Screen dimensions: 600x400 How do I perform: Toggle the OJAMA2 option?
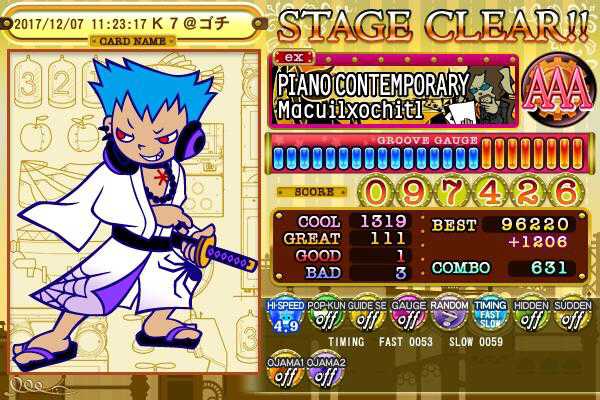[x=325, y=374]
